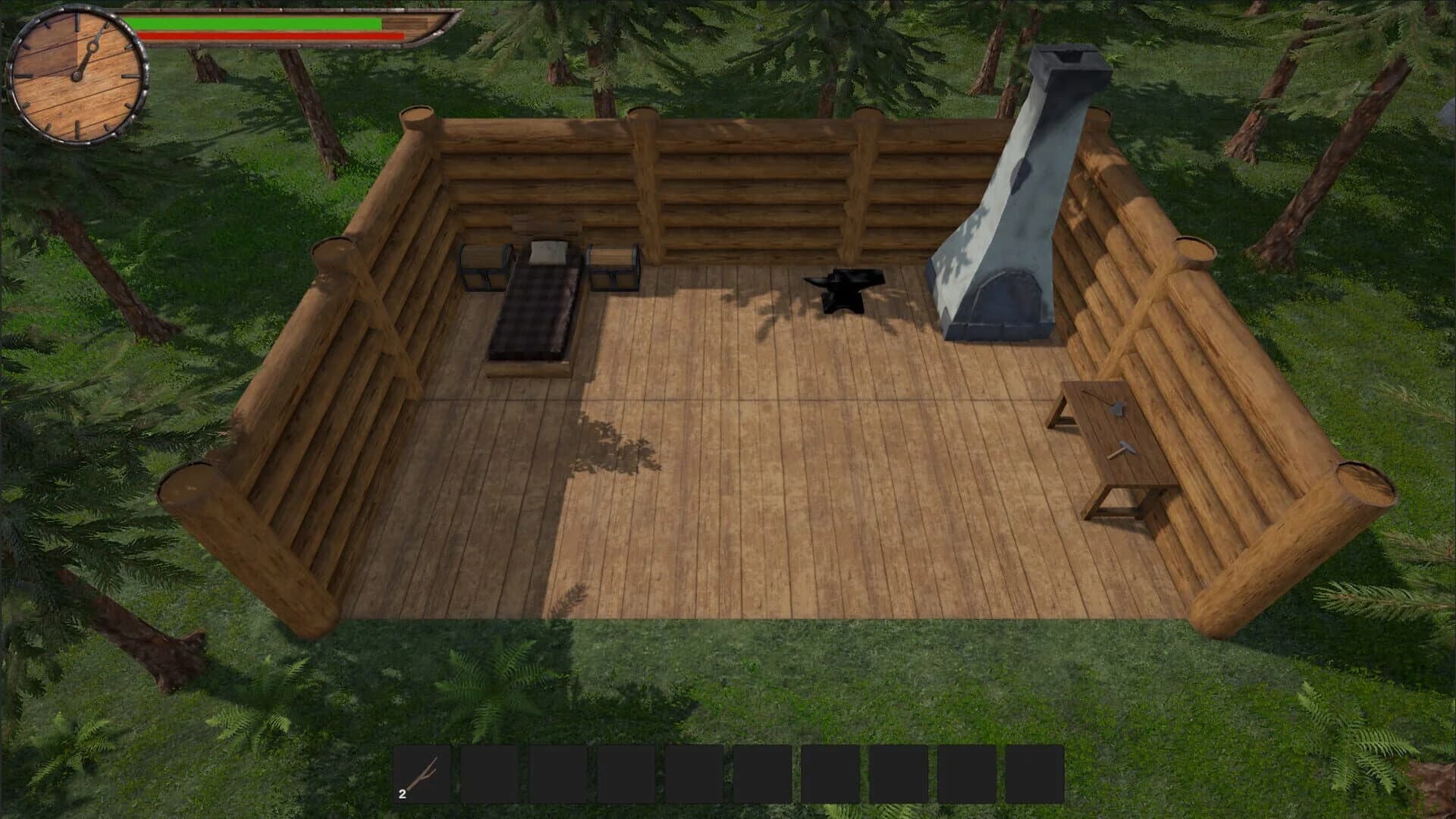The image size is (1456, 819).
Task: Select the last hotbar slot on the right
Action: tap(1034, 774)
